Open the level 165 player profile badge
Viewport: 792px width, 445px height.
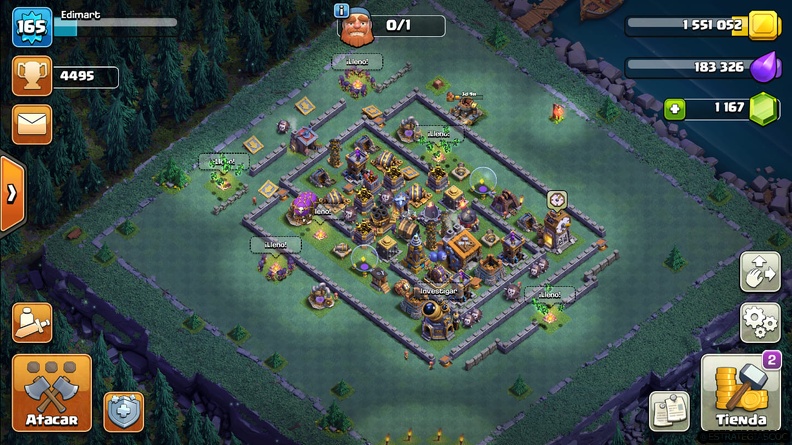click(x=32, y=27)
